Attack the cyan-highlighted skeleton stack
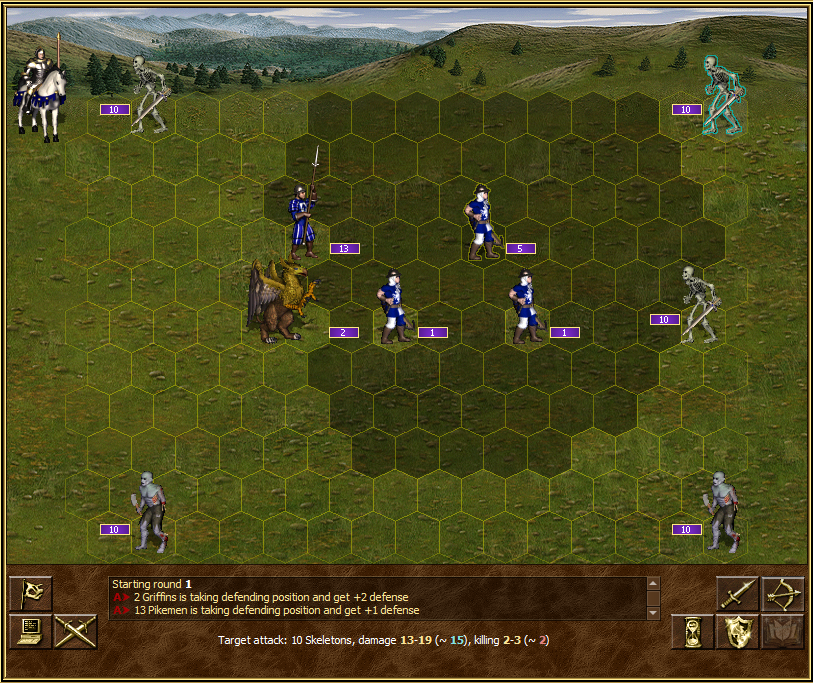813x683 pixels. pos(720,96)
